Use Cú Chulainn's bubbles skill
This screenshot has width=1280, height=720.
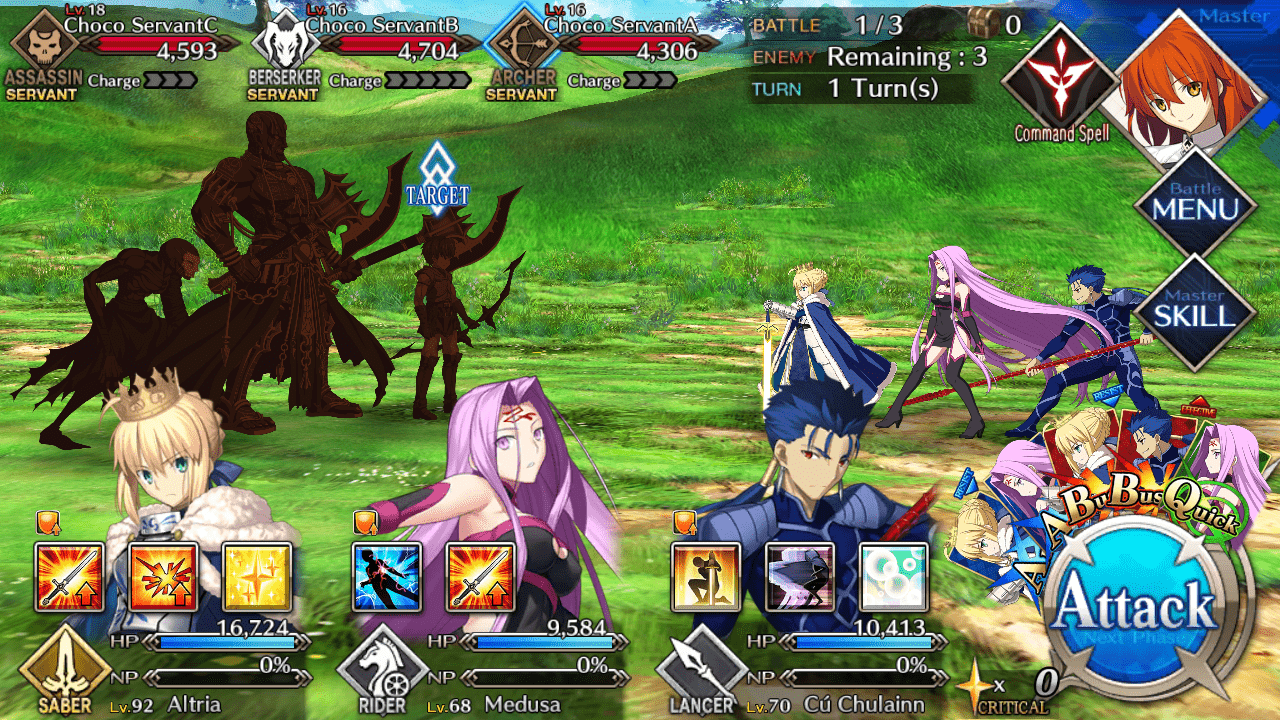click(893, 577)
